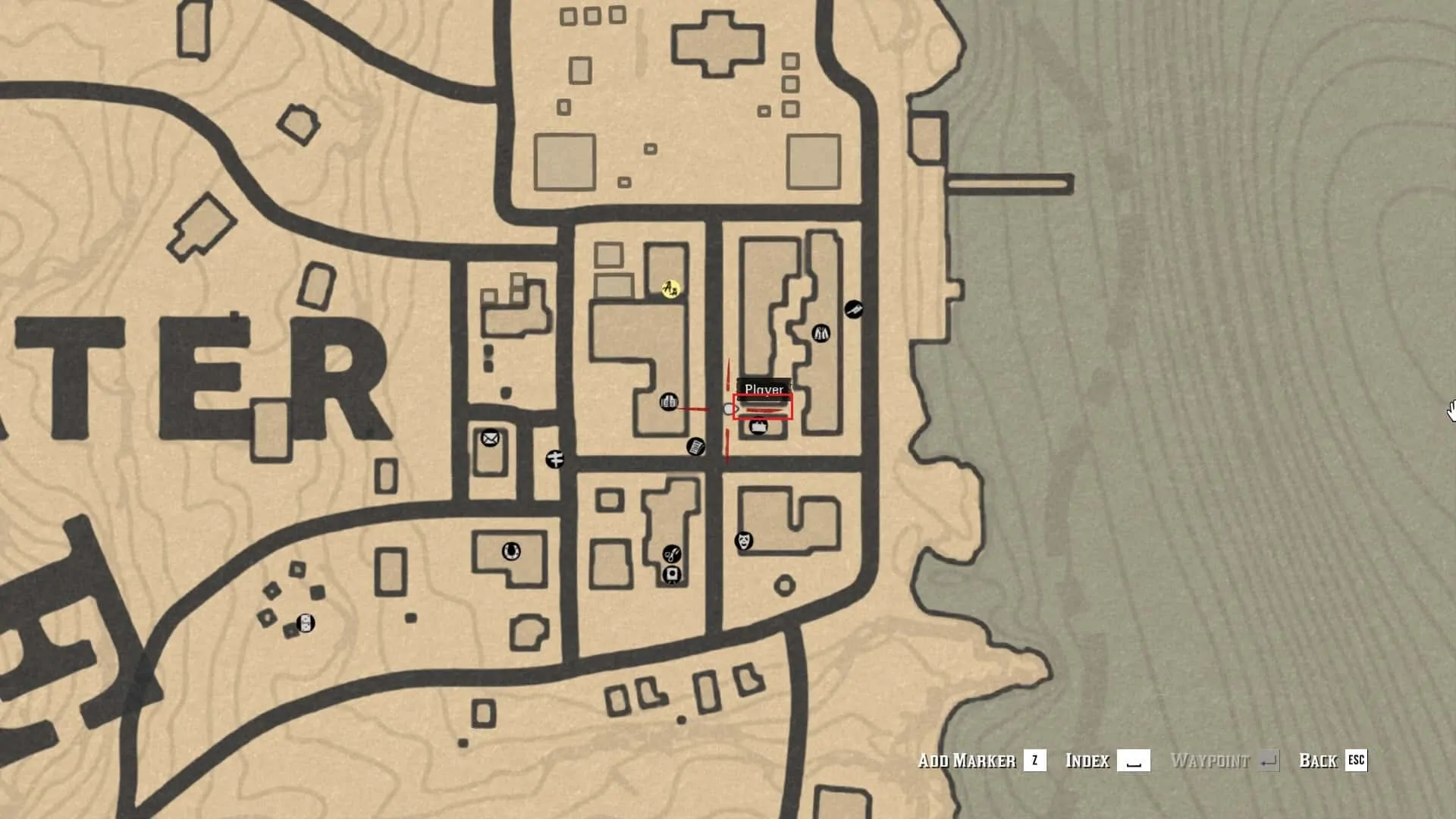This screenshot has height=819, width=1456.
Task: Choose the barber scissors marker
Action: tap(671, 554)
